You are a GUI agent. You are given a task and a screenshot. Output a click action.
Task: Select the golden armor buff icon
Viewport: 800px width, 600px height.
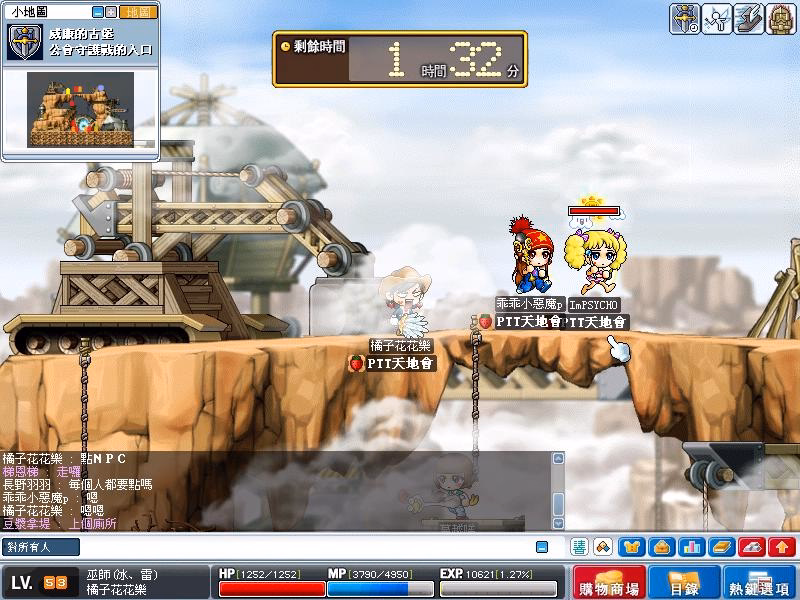point(781,19)
